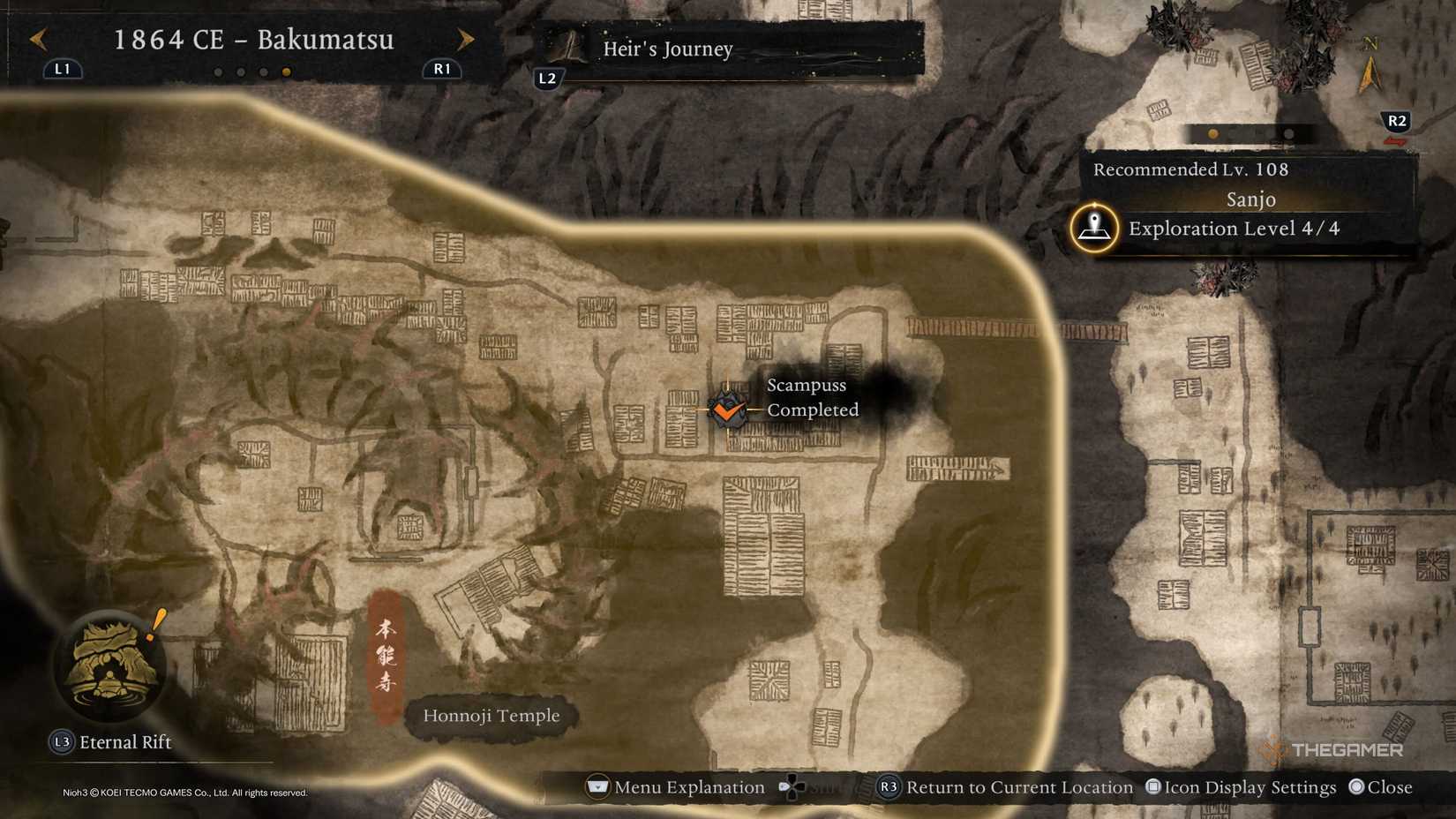Click the Close option in the bottom bar
Viewport: 1456px width, 819px height.
pos(1381,786)
